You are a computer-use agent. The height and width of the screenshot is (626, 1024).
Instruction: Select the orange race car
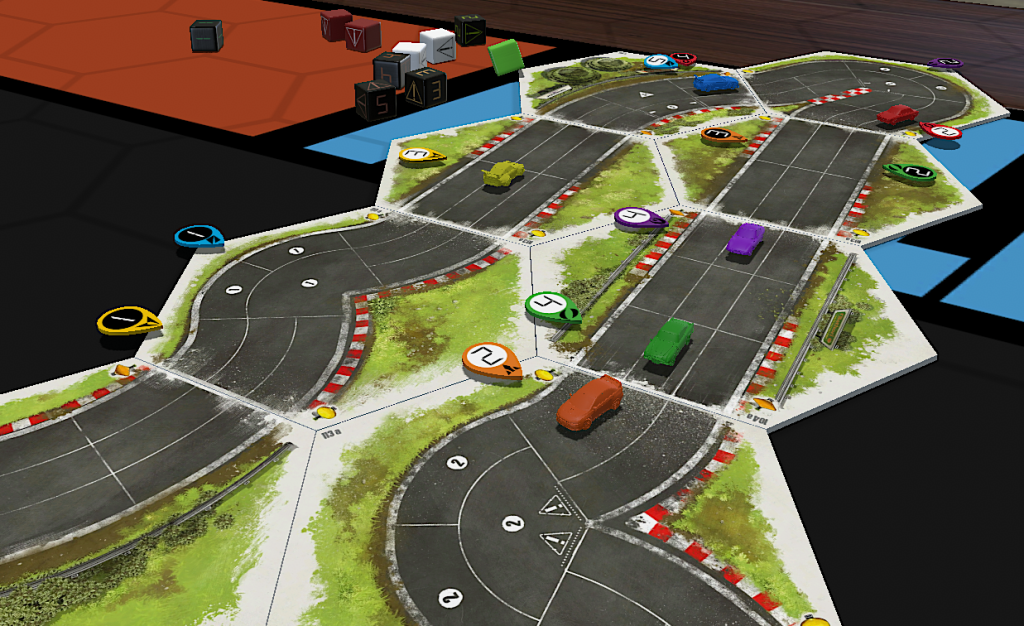click(x=590, y=404)
